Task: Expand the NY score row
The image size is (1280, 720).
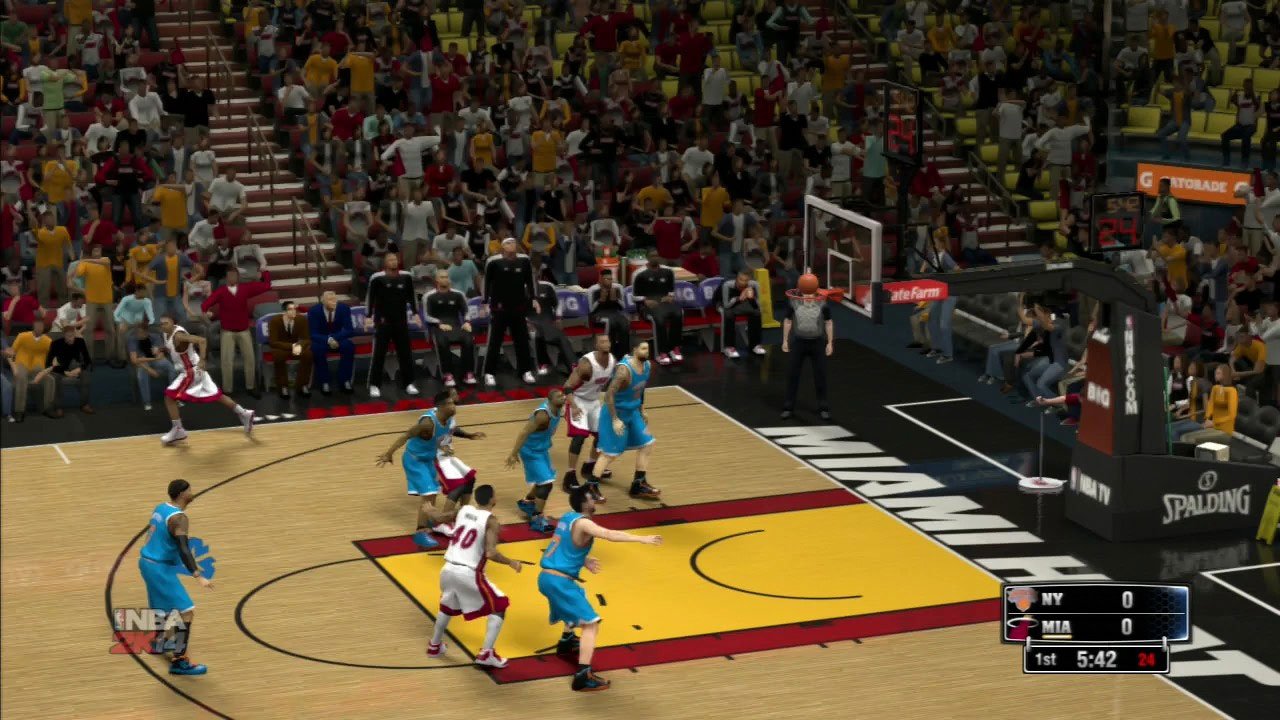Action: tap(1090, 598)
